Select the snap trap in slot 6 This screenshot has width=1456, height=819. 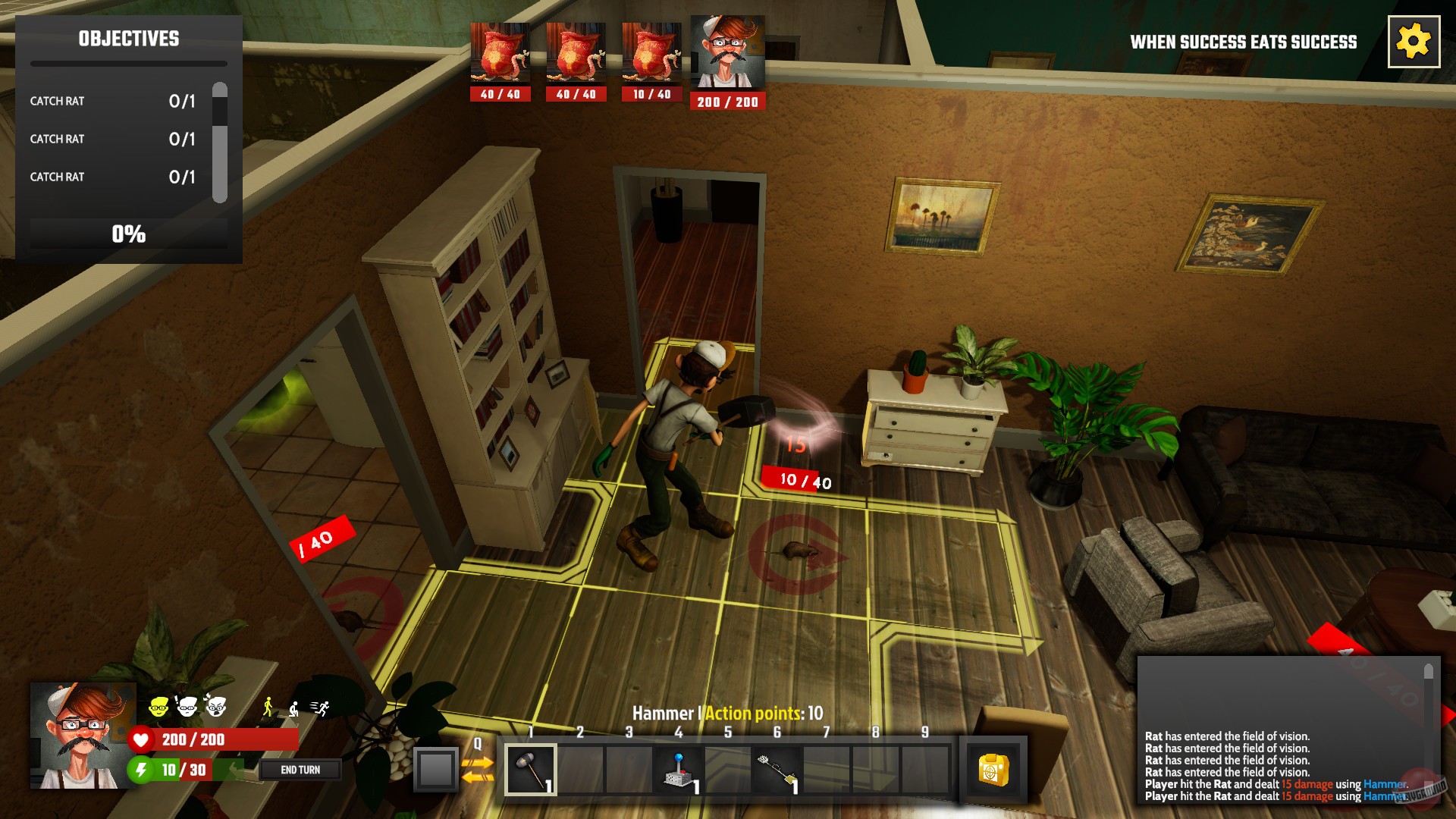coord(777,767)
